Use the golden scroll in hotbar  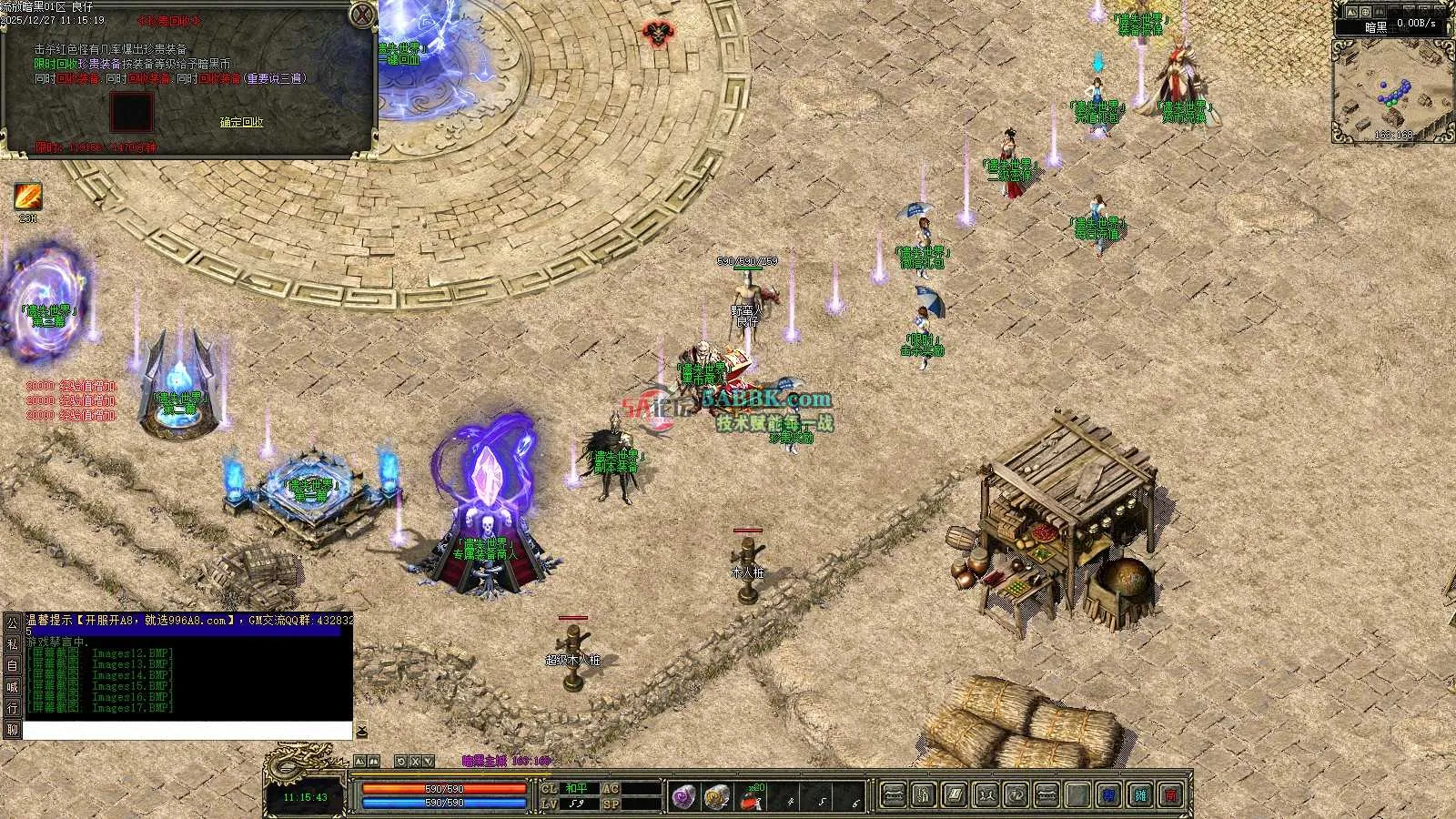[717, 797]
